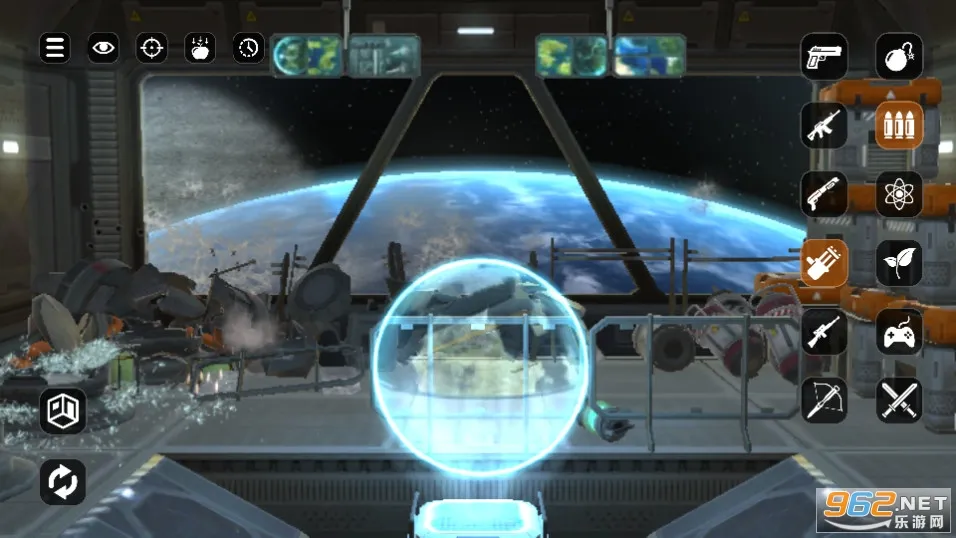Pick the sniper rifle weapon

click(824, 332)
